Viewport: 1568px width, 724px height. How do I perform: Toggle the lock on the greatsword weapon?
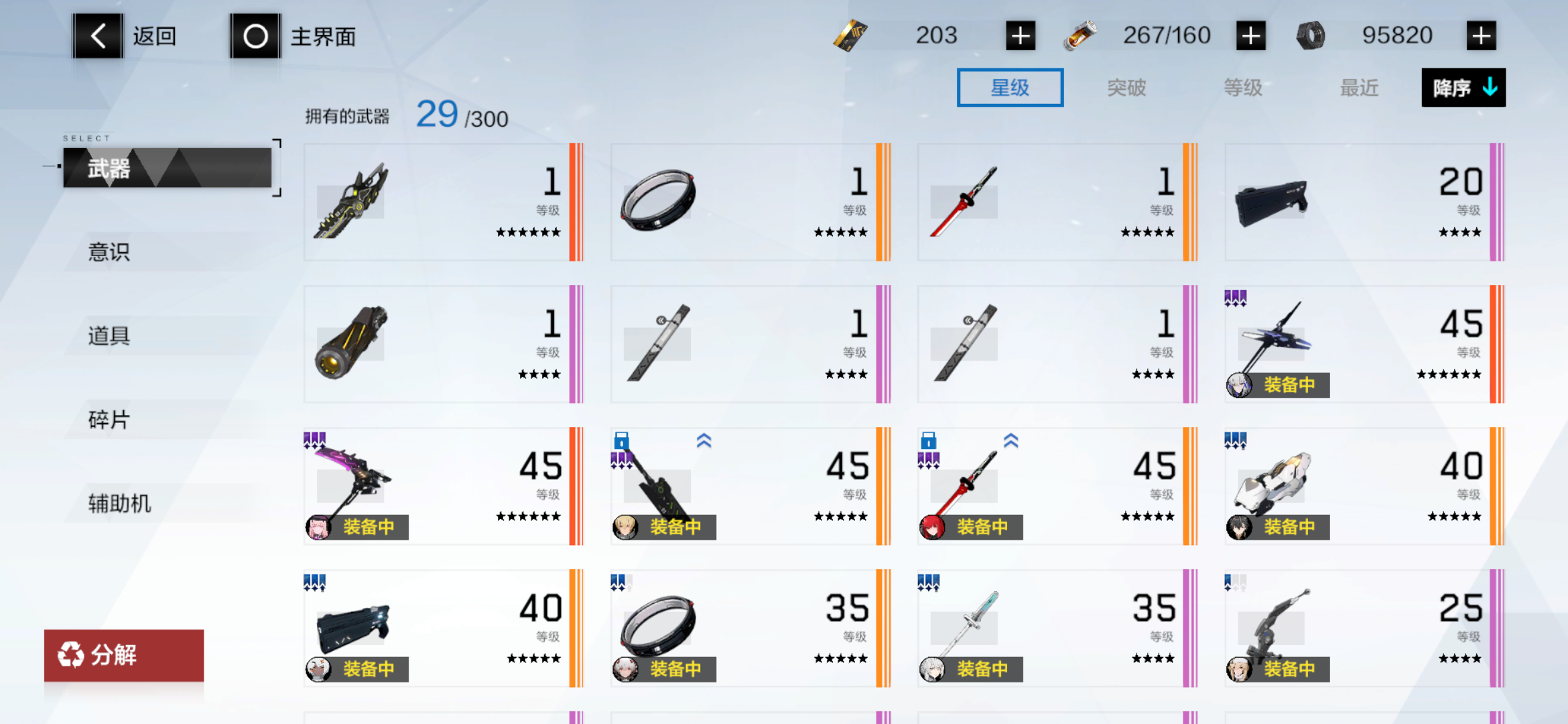coord(623,441)
